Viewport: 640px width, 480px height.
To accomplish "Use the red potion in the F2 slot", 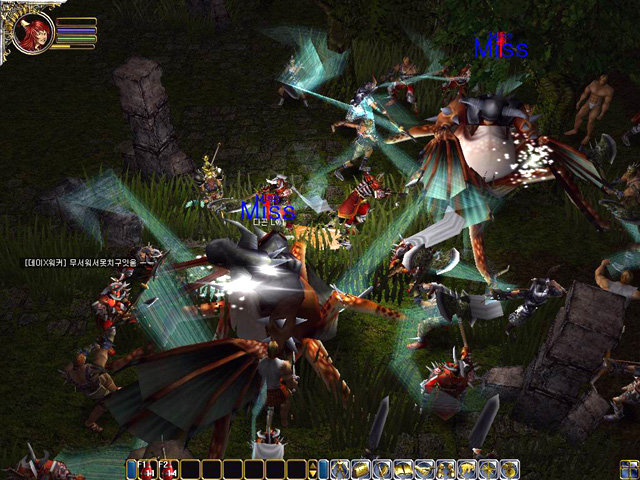I will pyautogui.click(x=169, y=469).
